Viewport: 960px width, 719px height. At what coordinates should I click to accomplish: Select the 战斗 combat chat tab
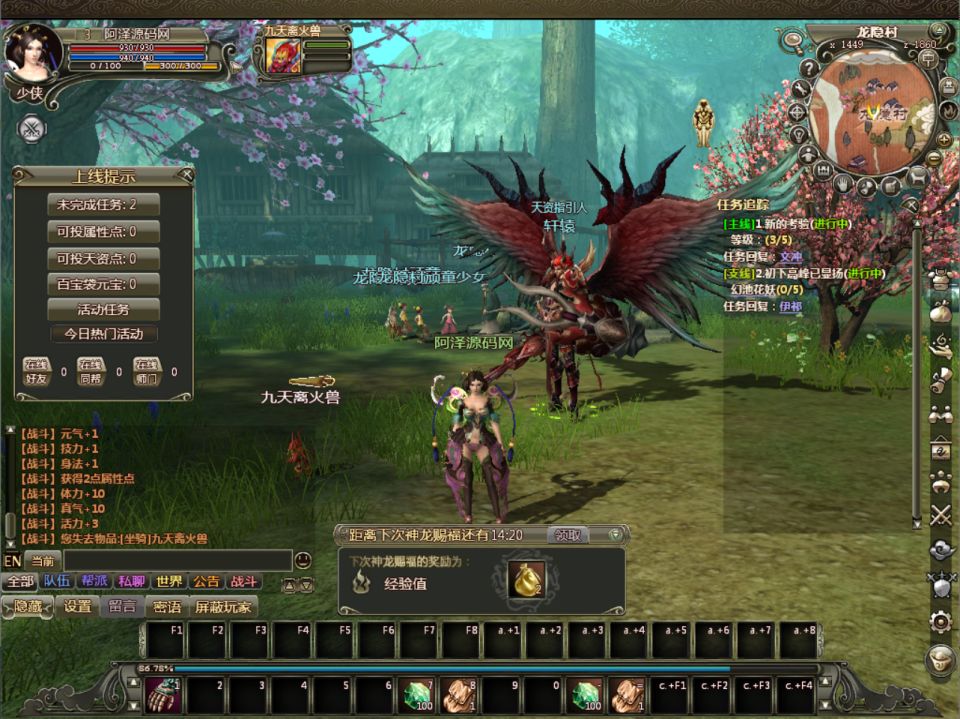click(243, 581)
